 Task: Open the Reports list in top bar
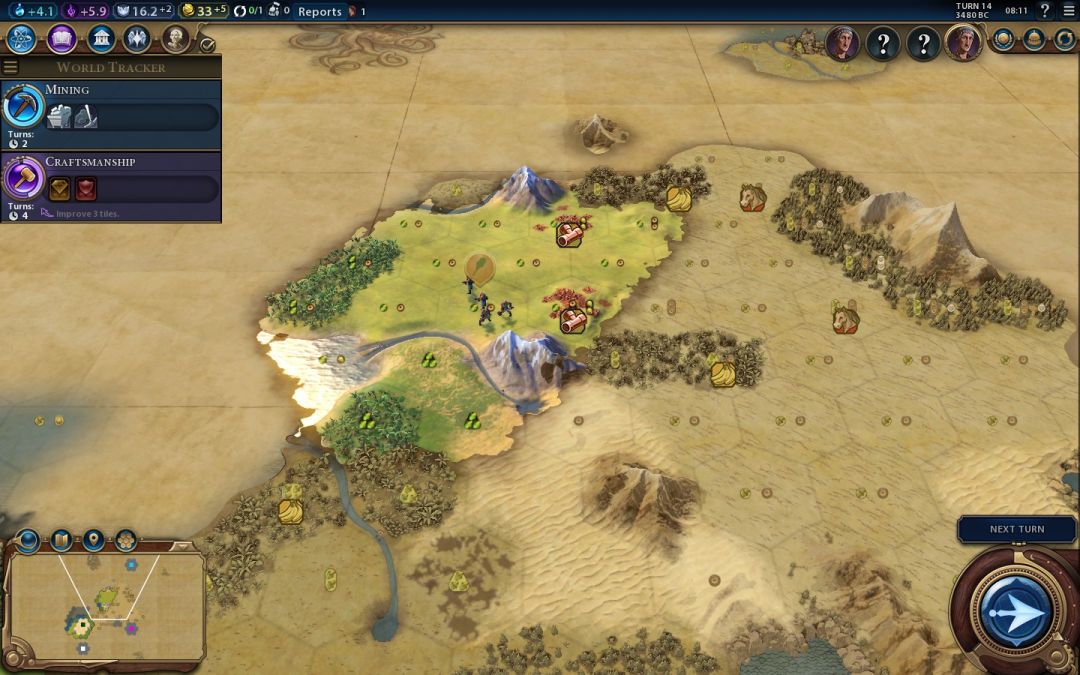pyautogui.click(x=319, y=12)
